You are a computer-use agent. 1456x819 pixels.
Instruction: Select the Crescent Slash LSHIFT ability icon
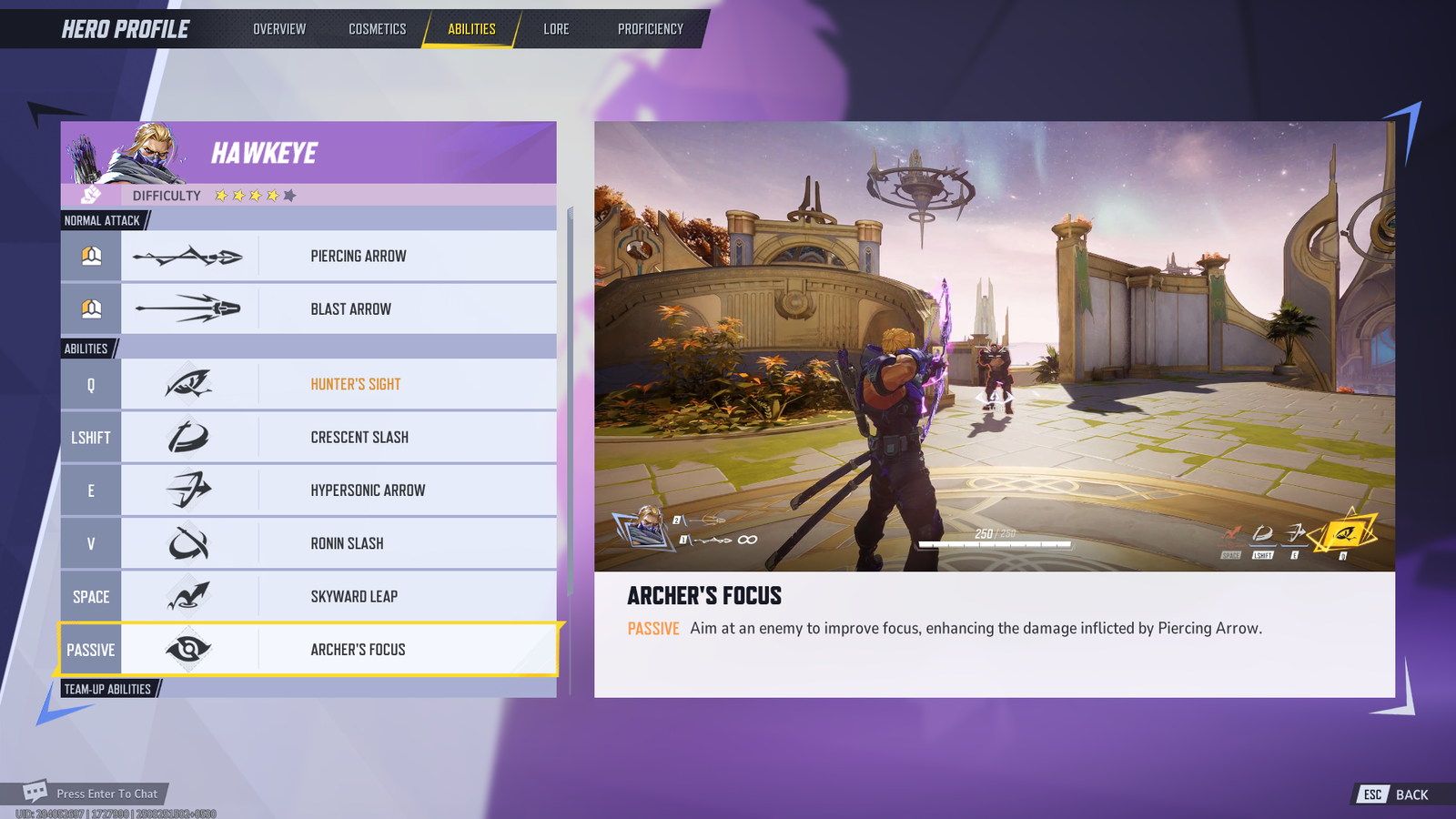[188, 437]
